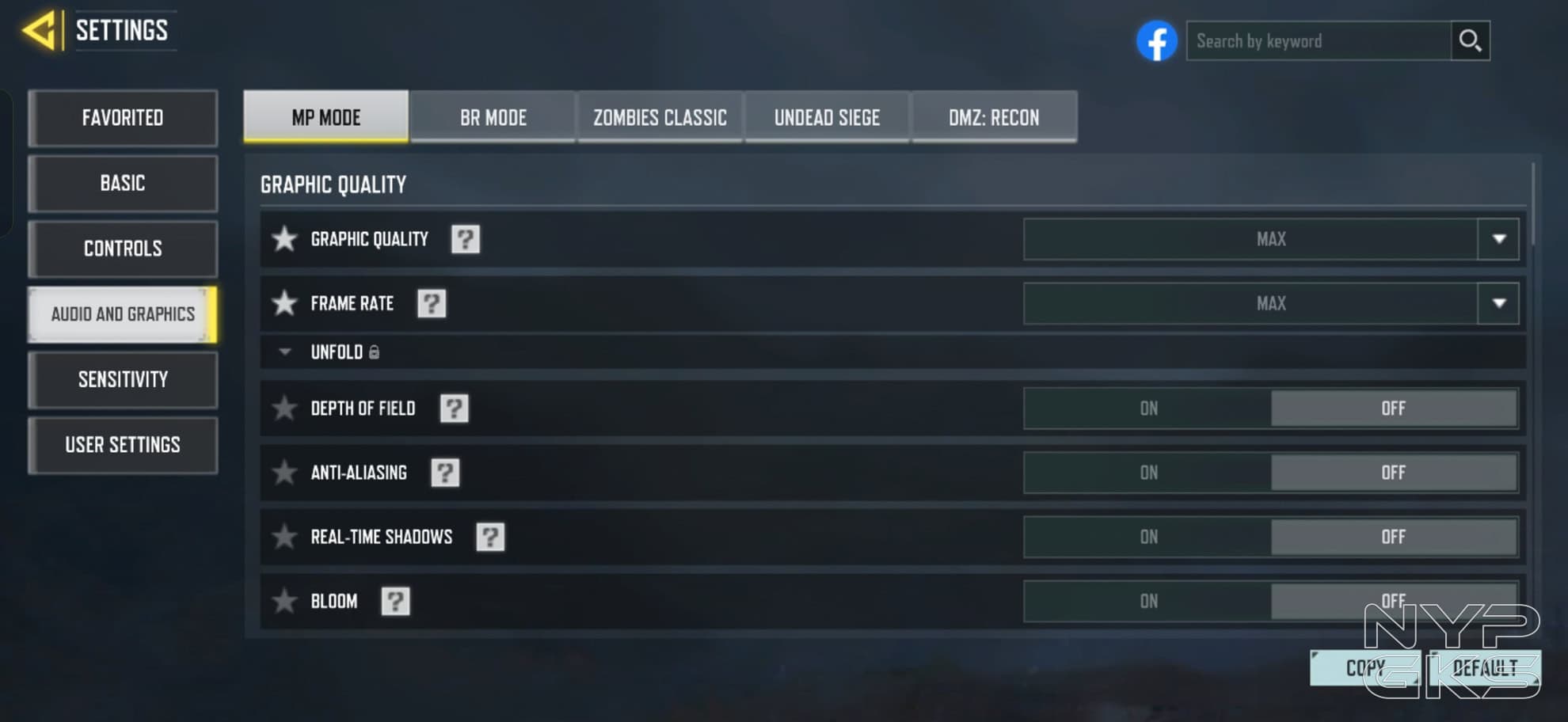
Task: Switch to the BR Mode tab
Action: coord(493,118)
